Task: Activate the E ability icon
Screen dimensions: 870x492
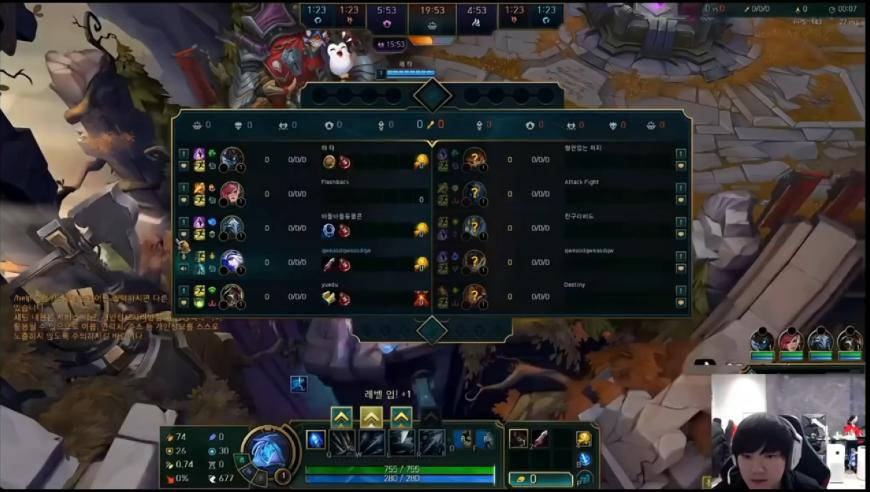Action: pos(402,441)
